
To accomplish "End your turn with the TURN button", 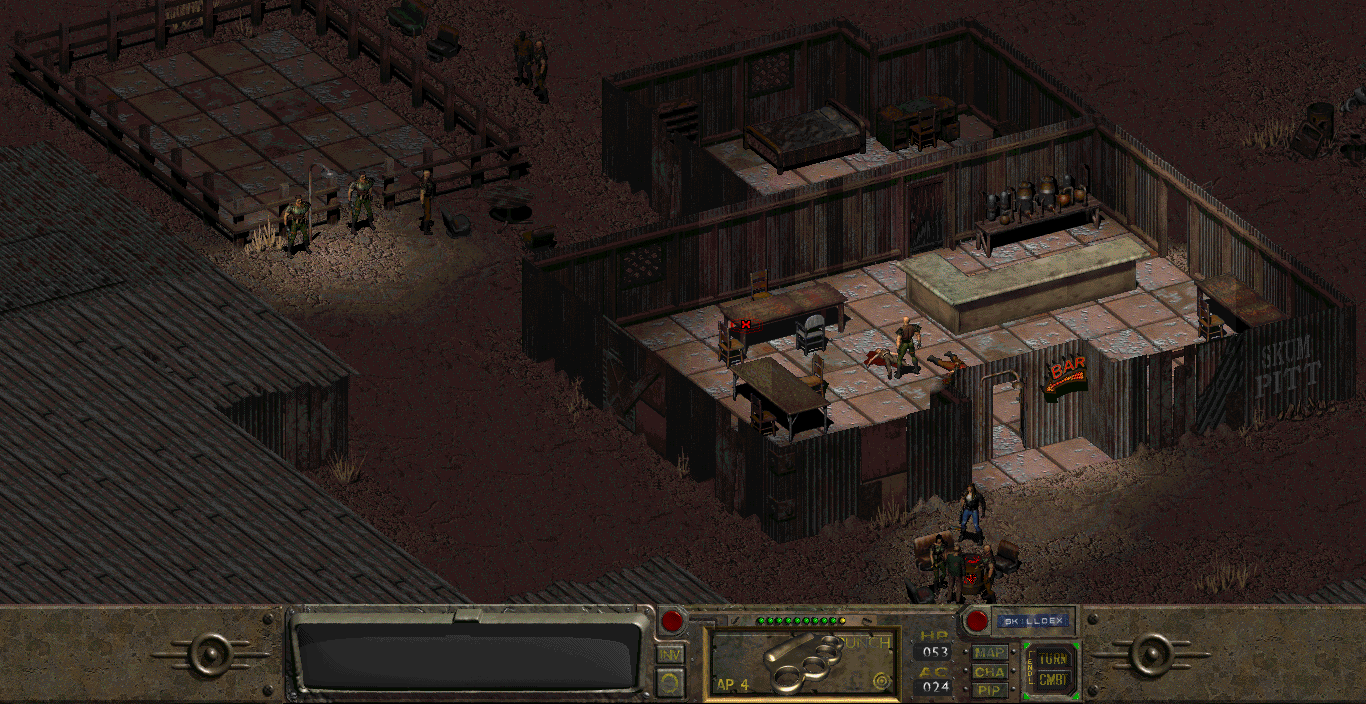I will (1051, 659).
